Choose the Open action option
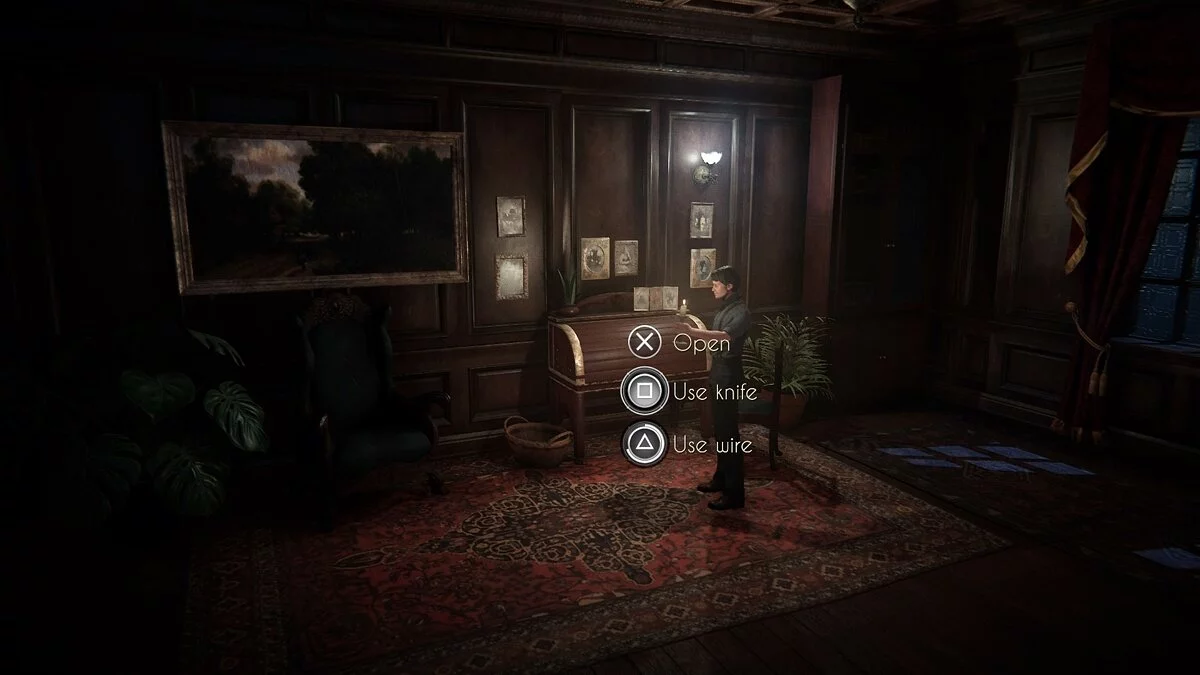This screenshot has width=1200, height=675. (x=646, y=343)
